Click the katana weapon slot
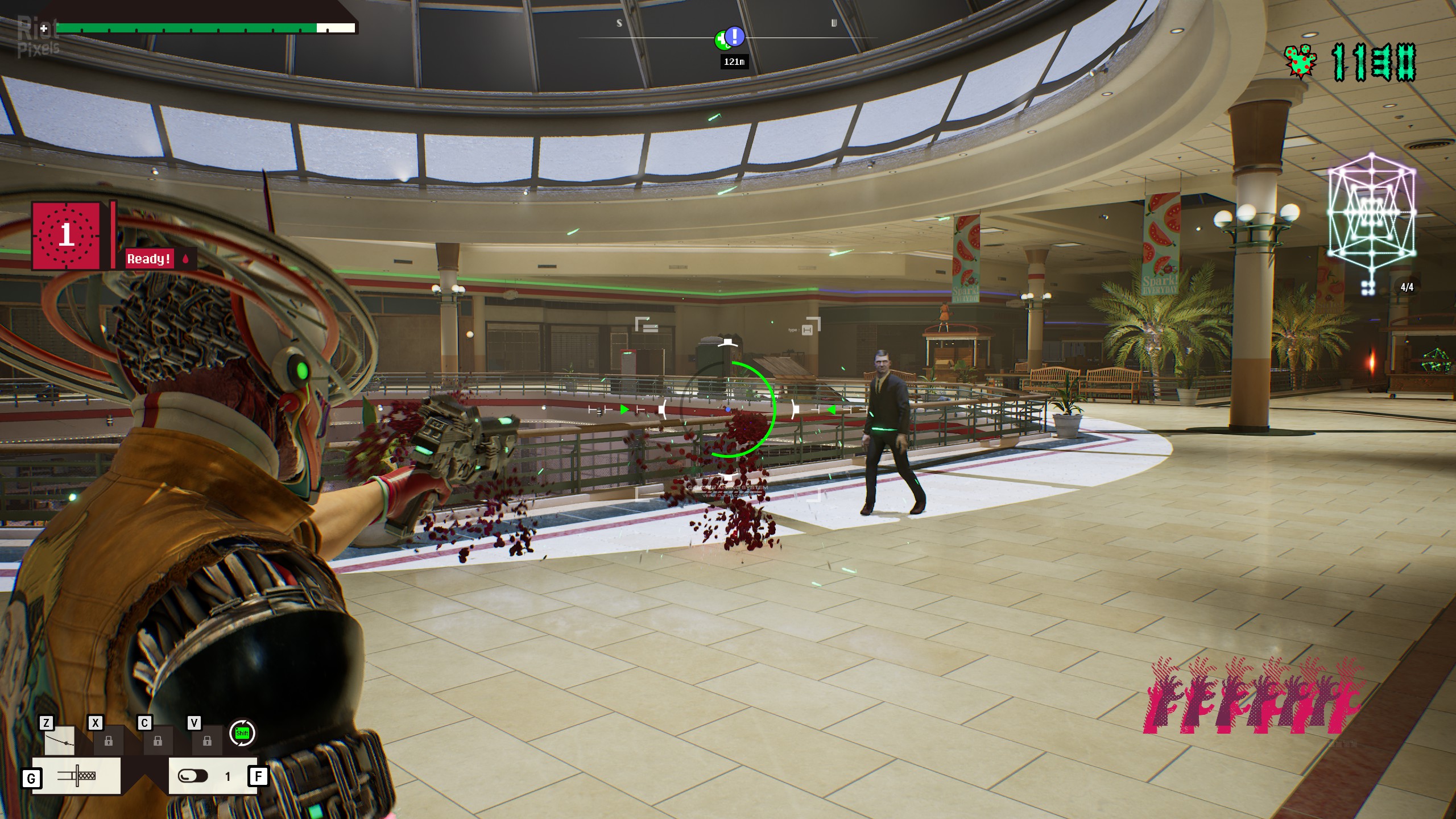1456x819 pixels. click(x=76, y=776)
